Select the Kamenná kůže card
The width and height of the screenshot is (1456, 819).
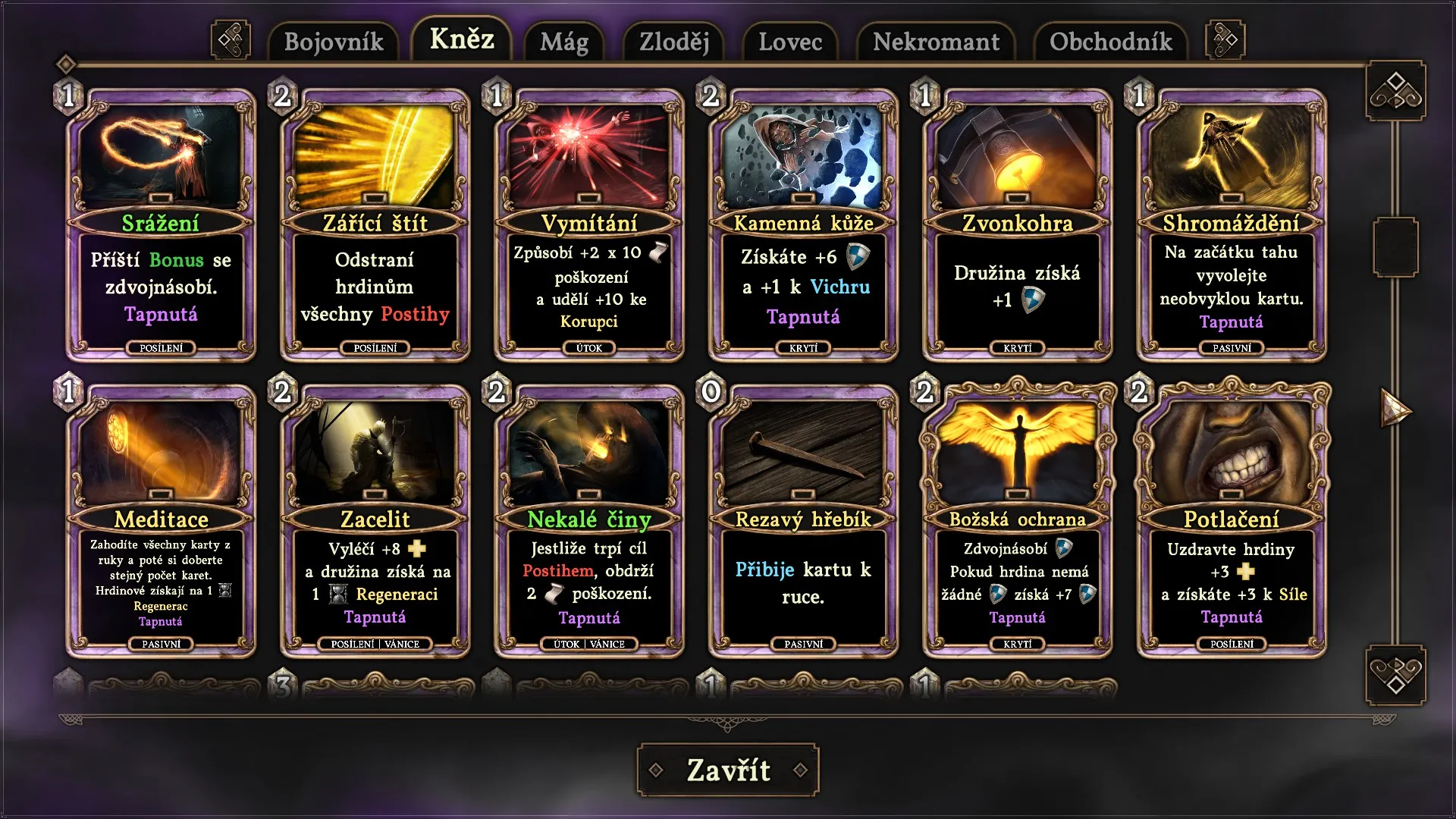(803, 225)
